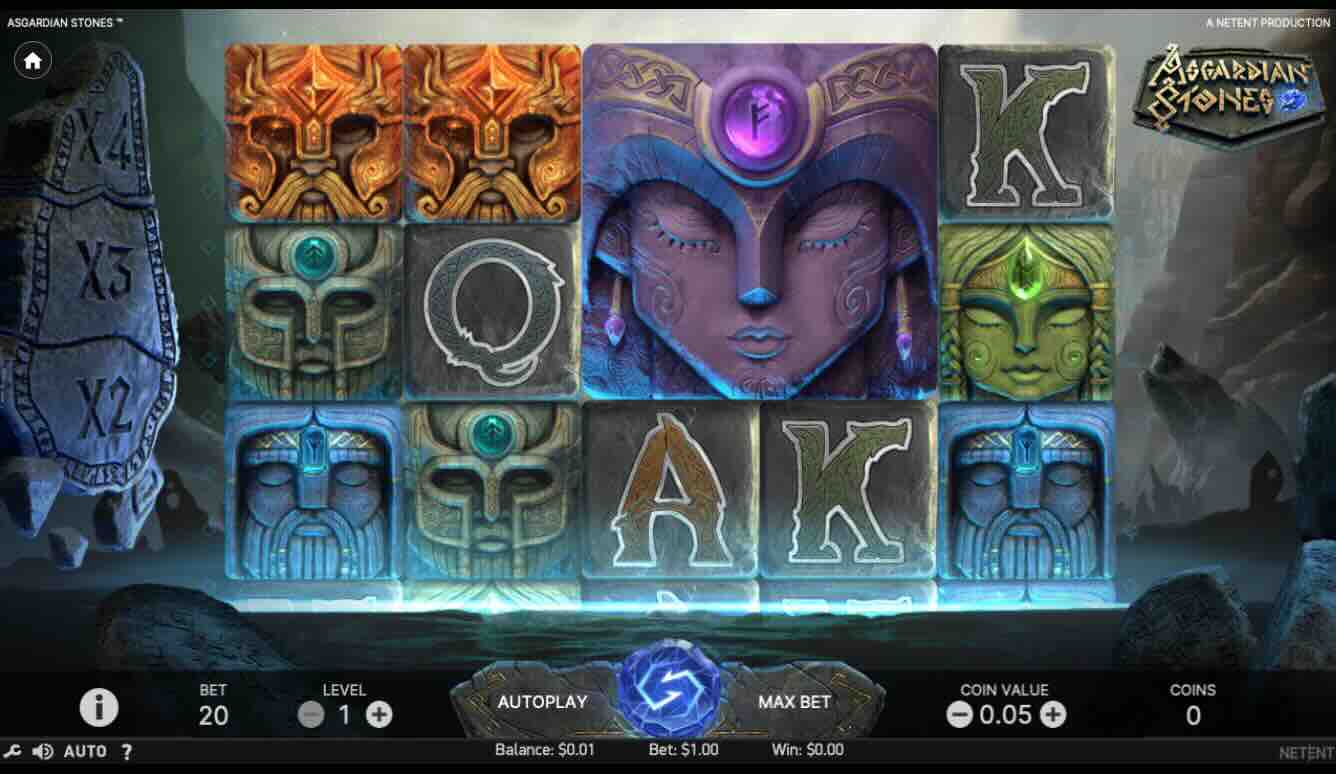Decrease coin value using the minus control

click(959, 715)
